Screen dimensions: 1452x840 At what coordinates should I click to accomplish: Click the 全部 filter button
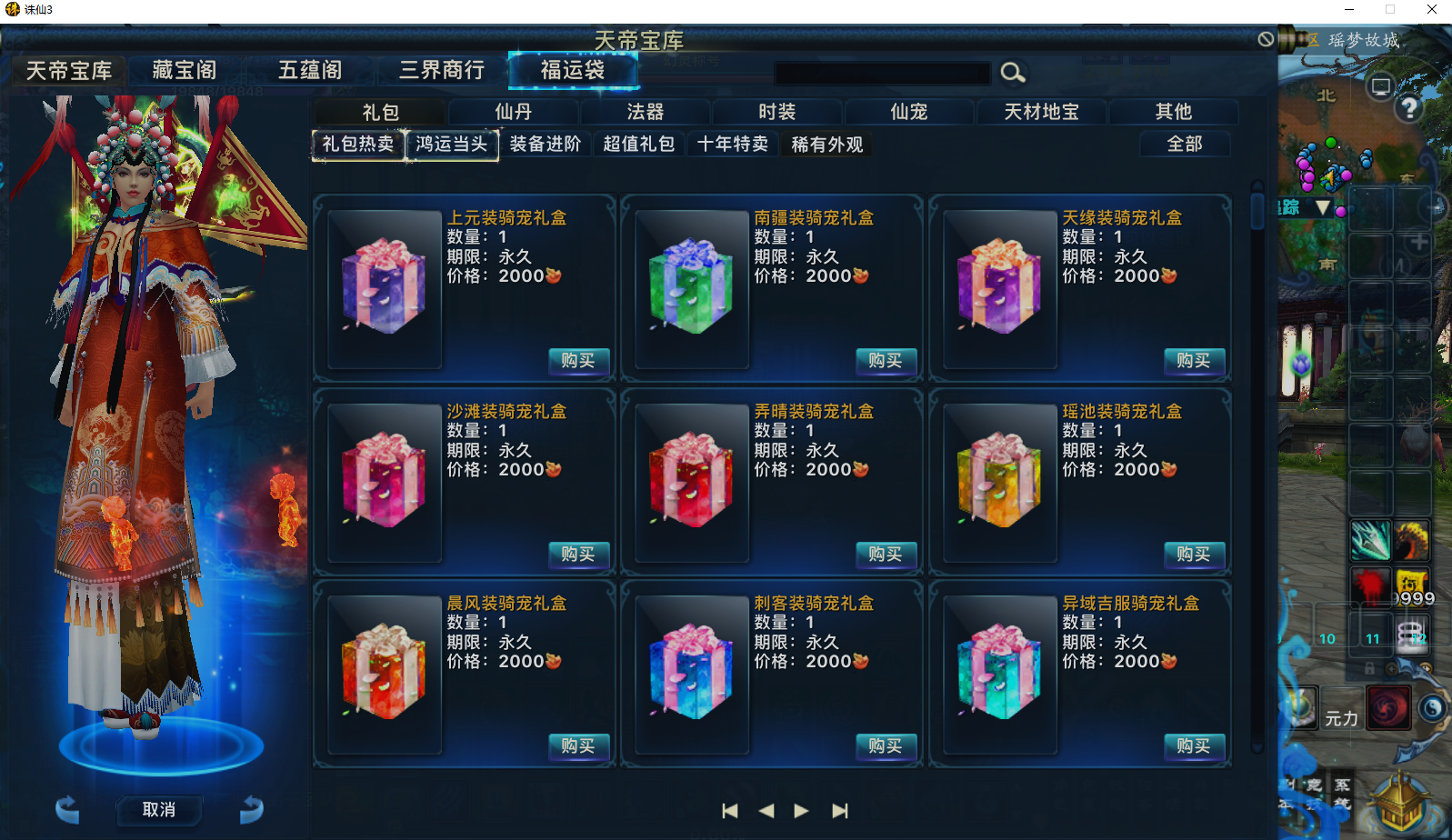tap(1185, 144)
